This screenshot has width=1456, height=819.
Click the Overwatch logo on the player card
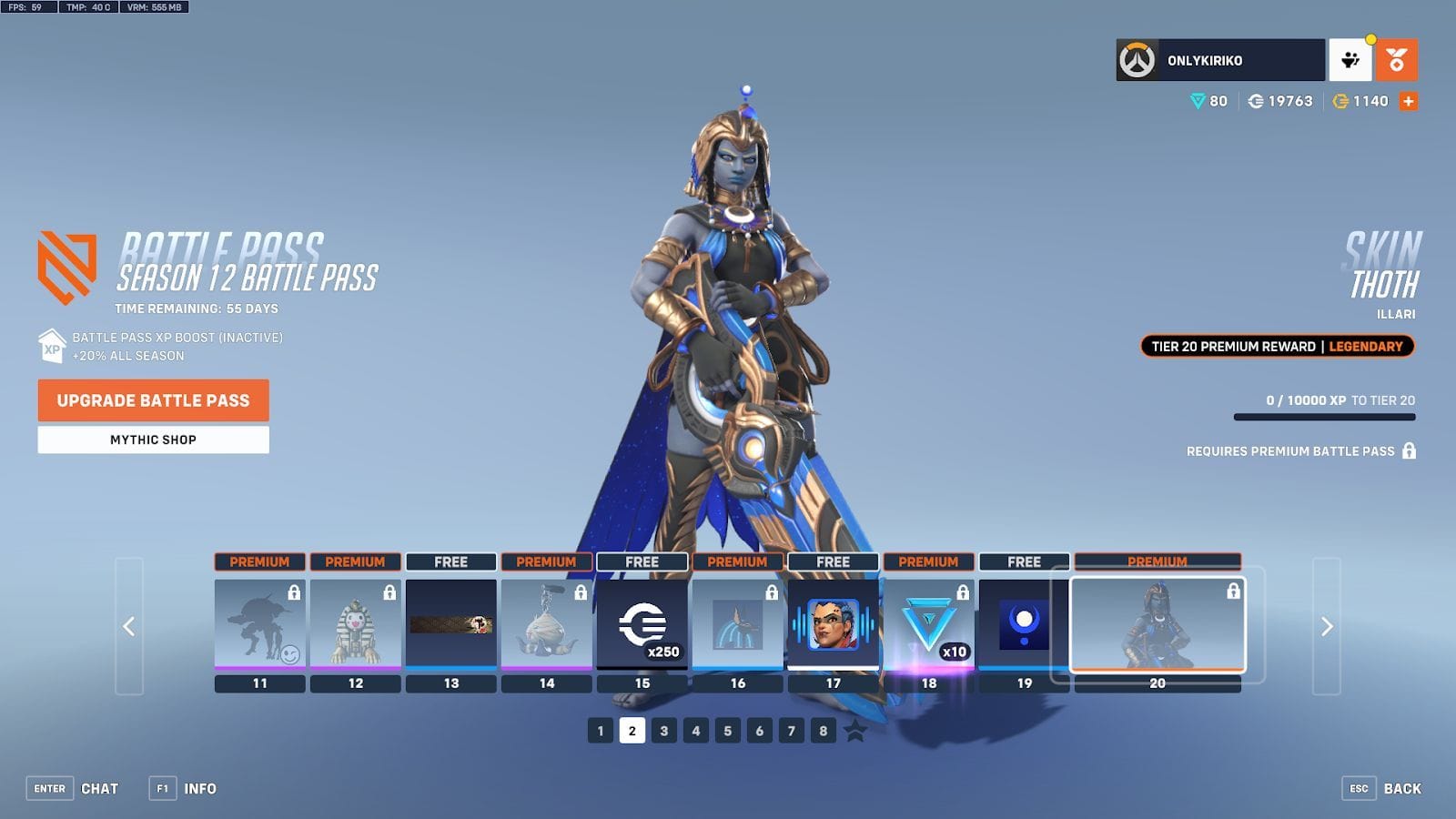pyautogui.click(x=1135, y=60)
